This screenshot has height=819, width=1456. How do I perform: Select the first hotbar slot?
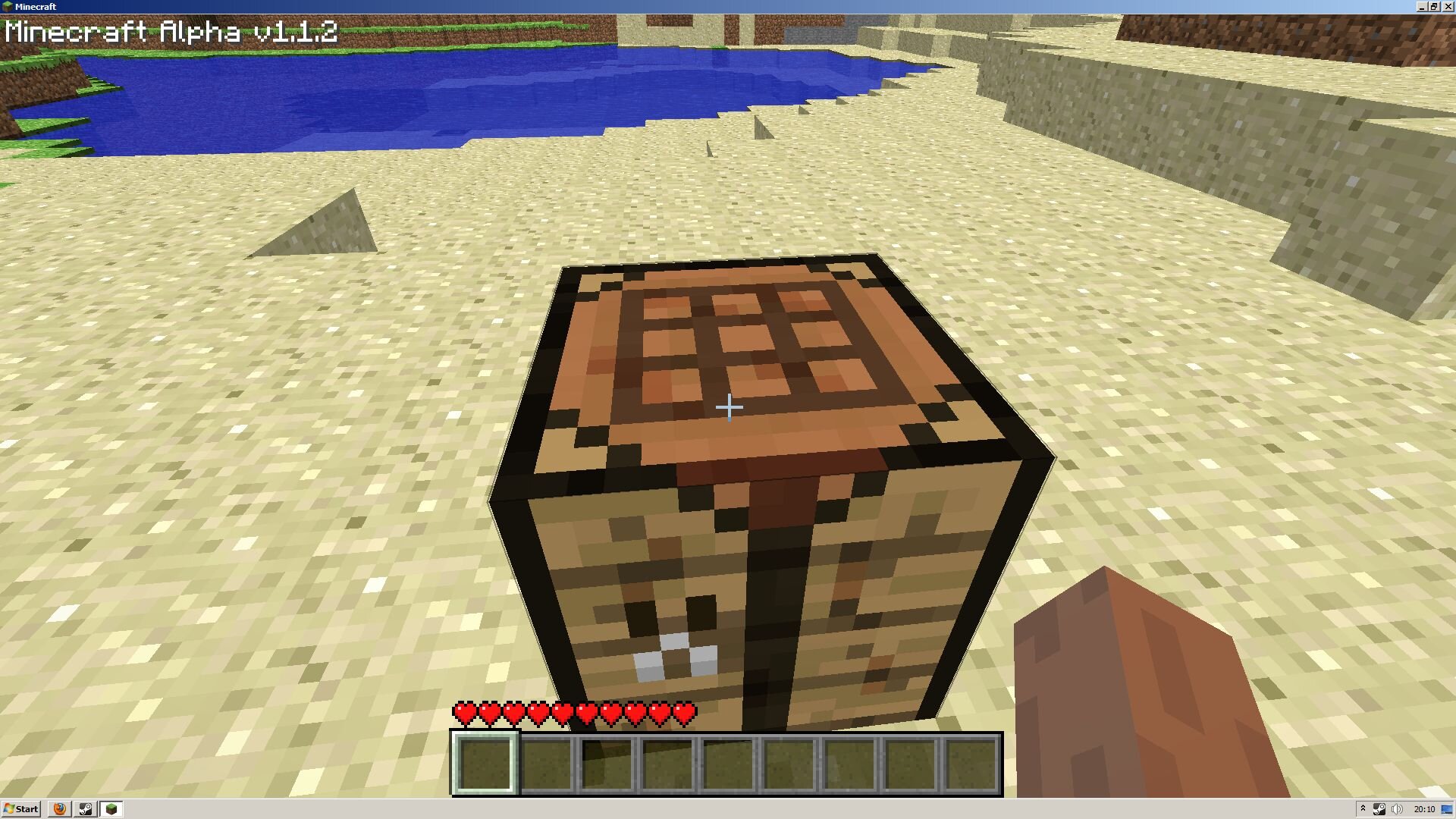486,764
